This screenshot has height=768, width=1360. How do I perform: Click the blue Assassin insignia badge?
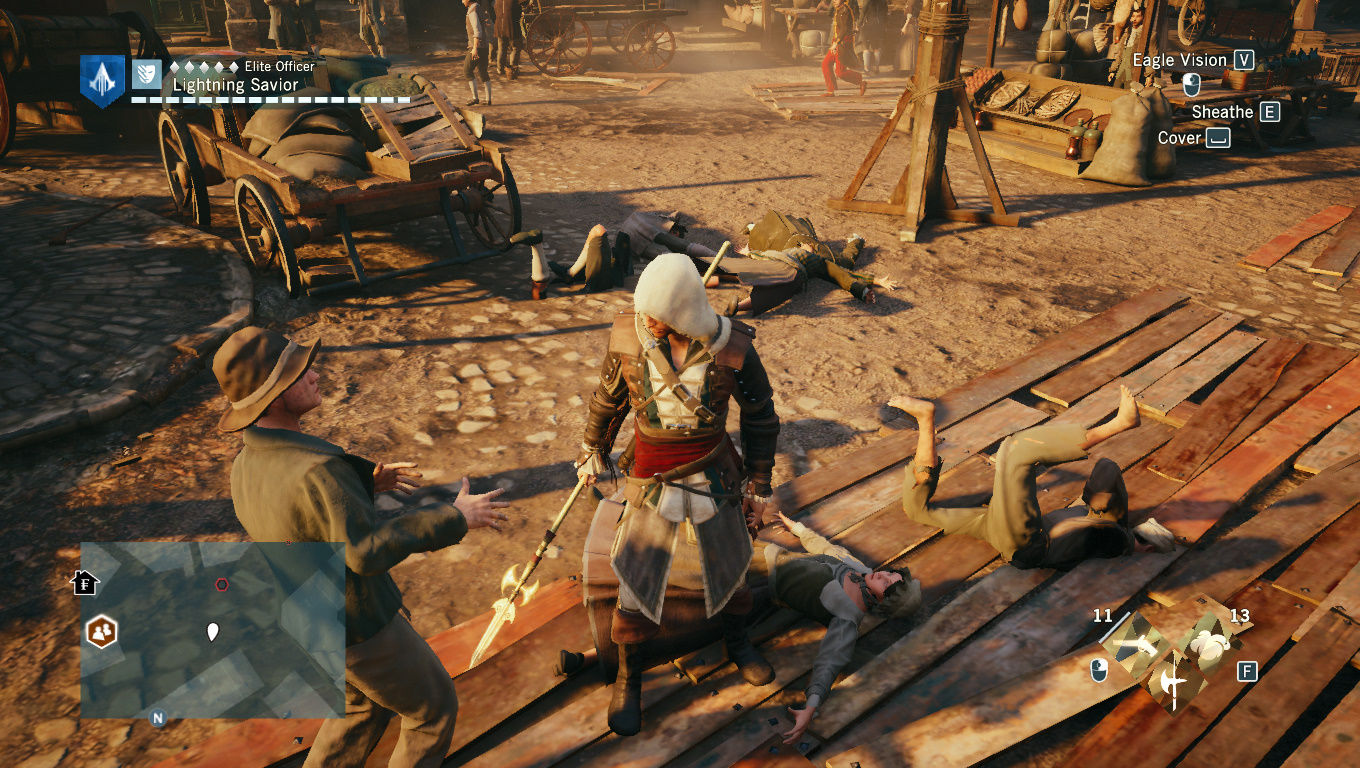[102, 80]
